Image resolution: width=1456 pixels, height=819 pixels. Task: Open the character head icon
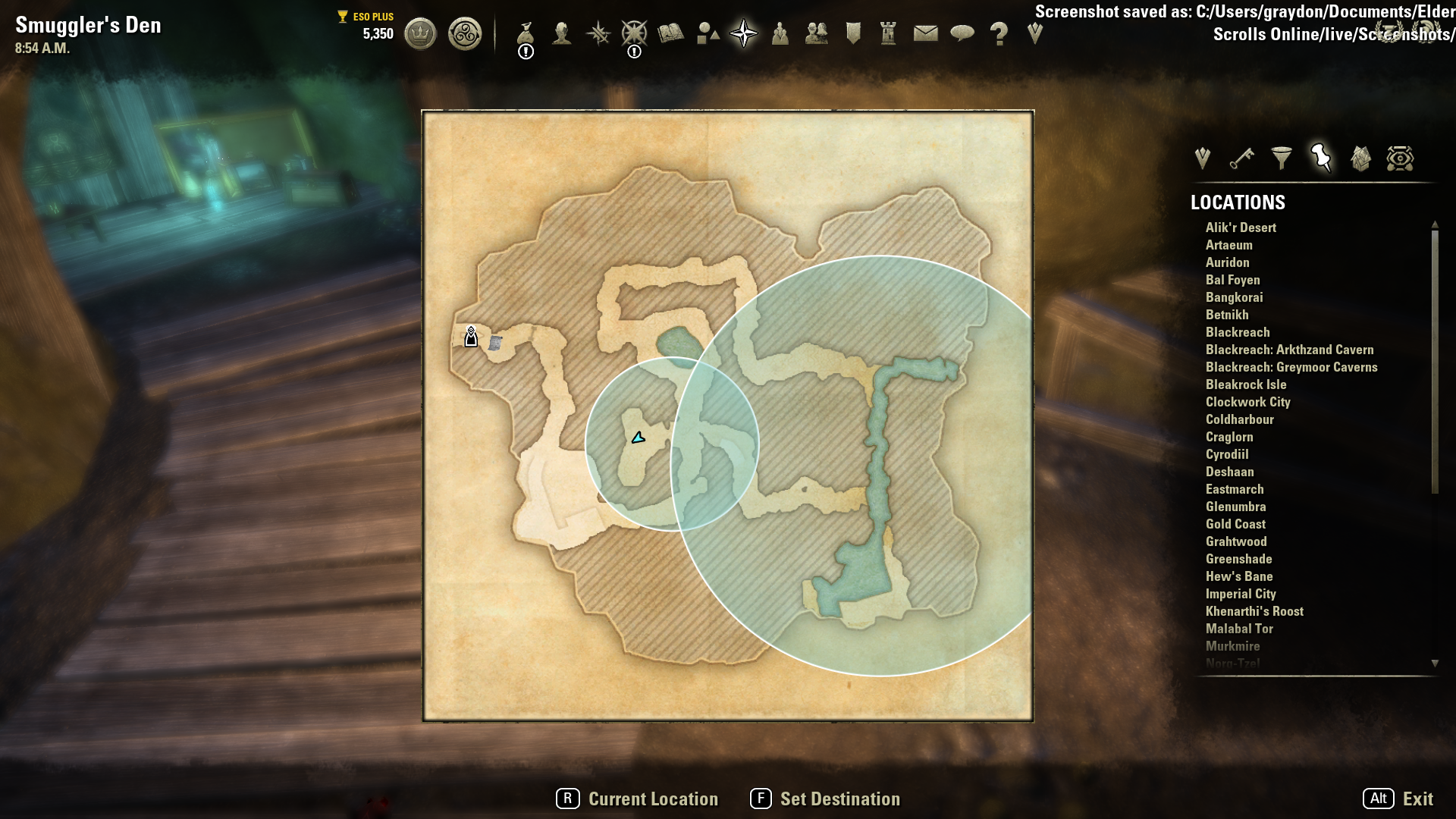pyautogui.click(x=562, y=33)
